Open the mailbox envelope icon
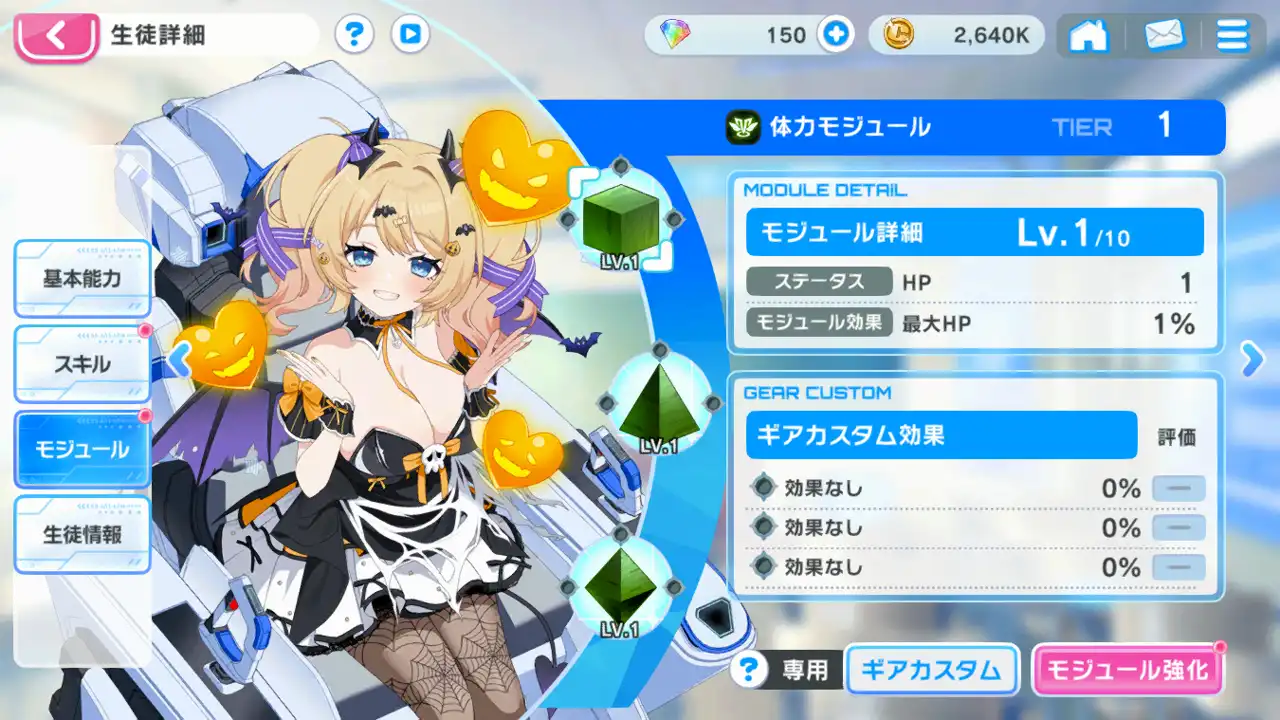This screenshot has height=720, width=1280. (x=1162, y=36)
